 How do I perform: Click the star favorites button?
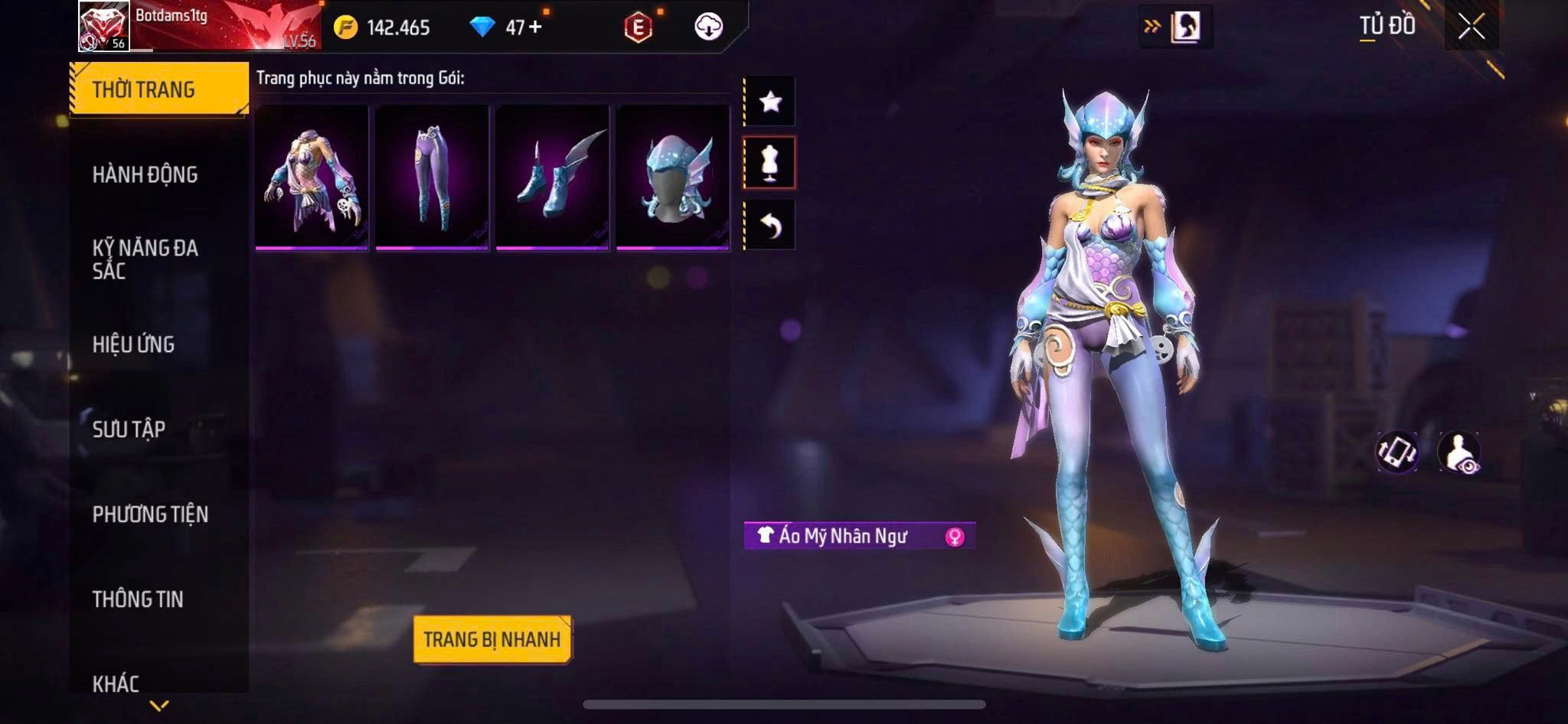click(x=770, y=101)
